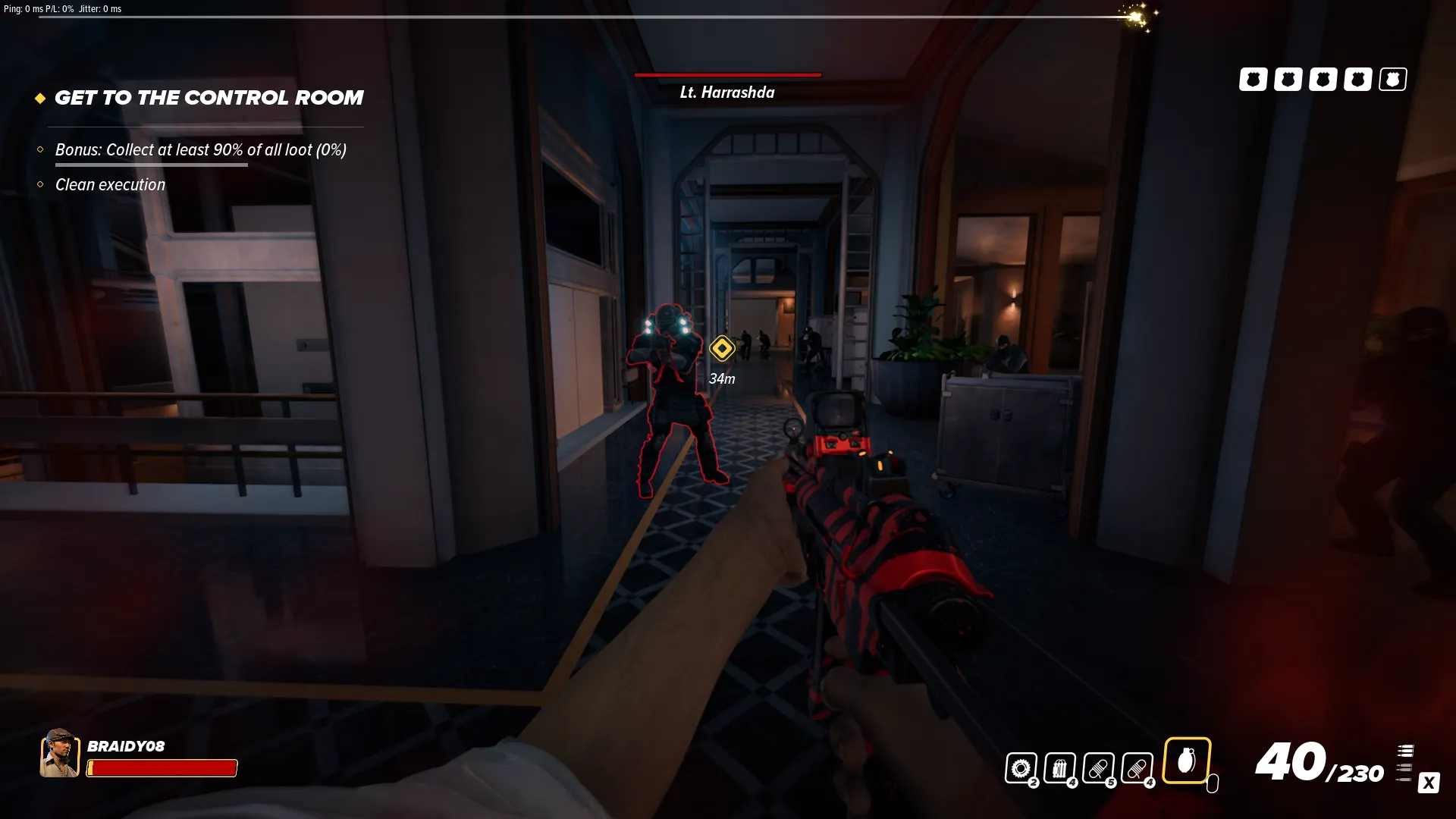Pick the cable tie slot showing 4
The width and height of the screenshot is (1456, 819).
(1137, 768)
